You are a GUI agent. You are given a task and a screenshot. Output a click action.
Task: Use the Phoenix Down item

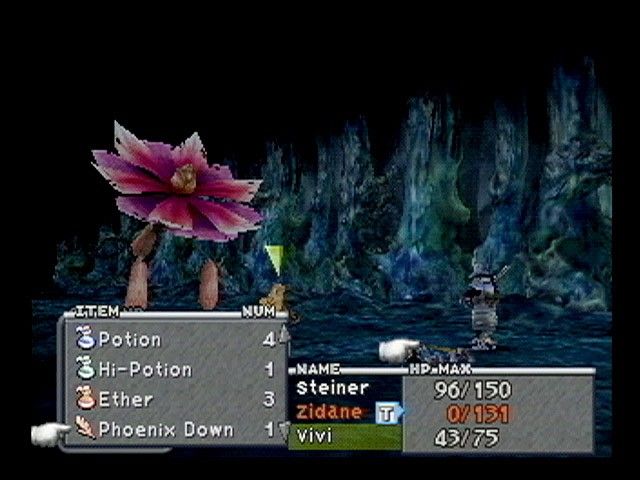[x=165, y=430]
